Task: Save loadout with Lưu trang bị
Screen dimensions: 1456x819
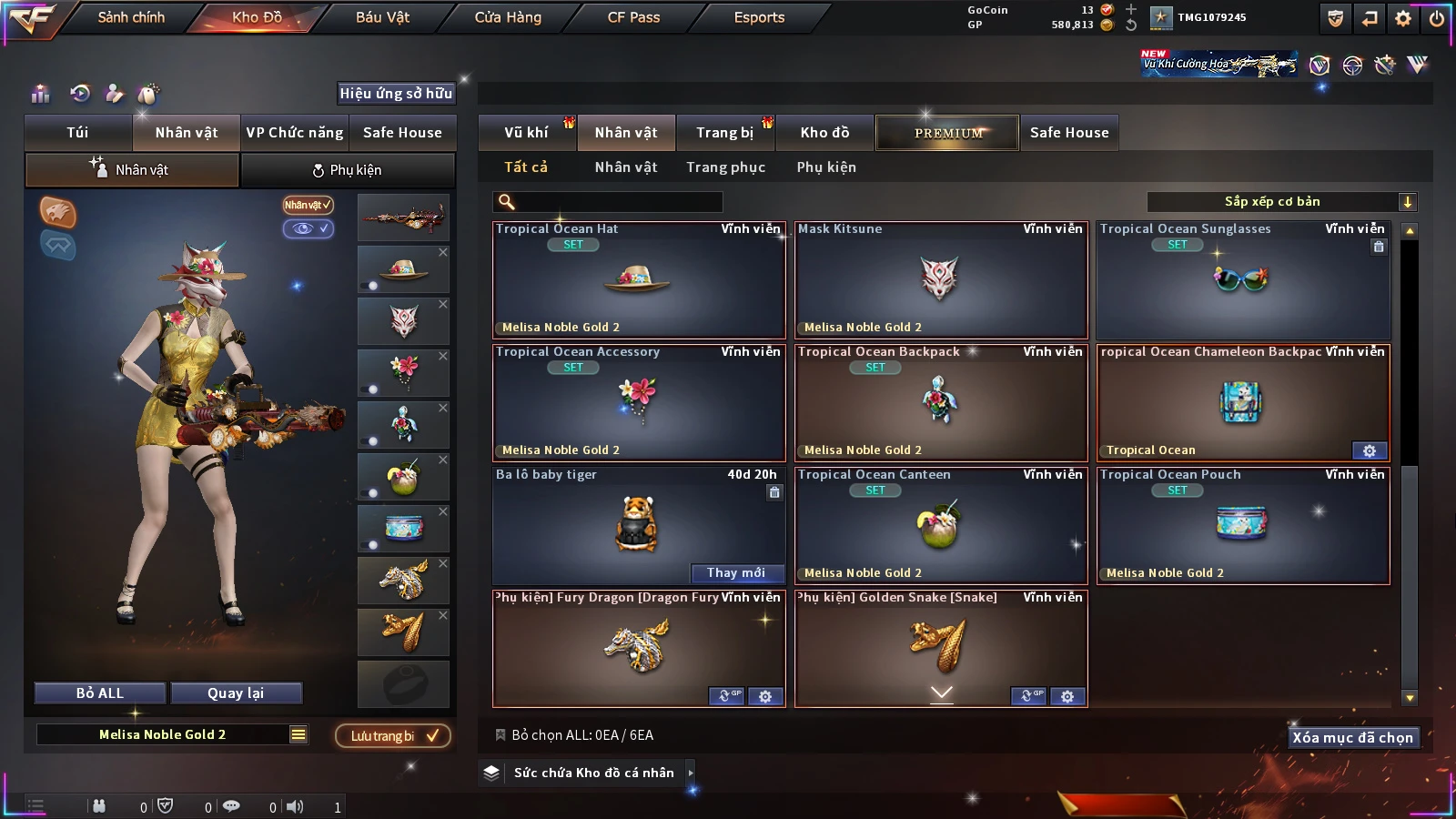Action: [393, 735]
